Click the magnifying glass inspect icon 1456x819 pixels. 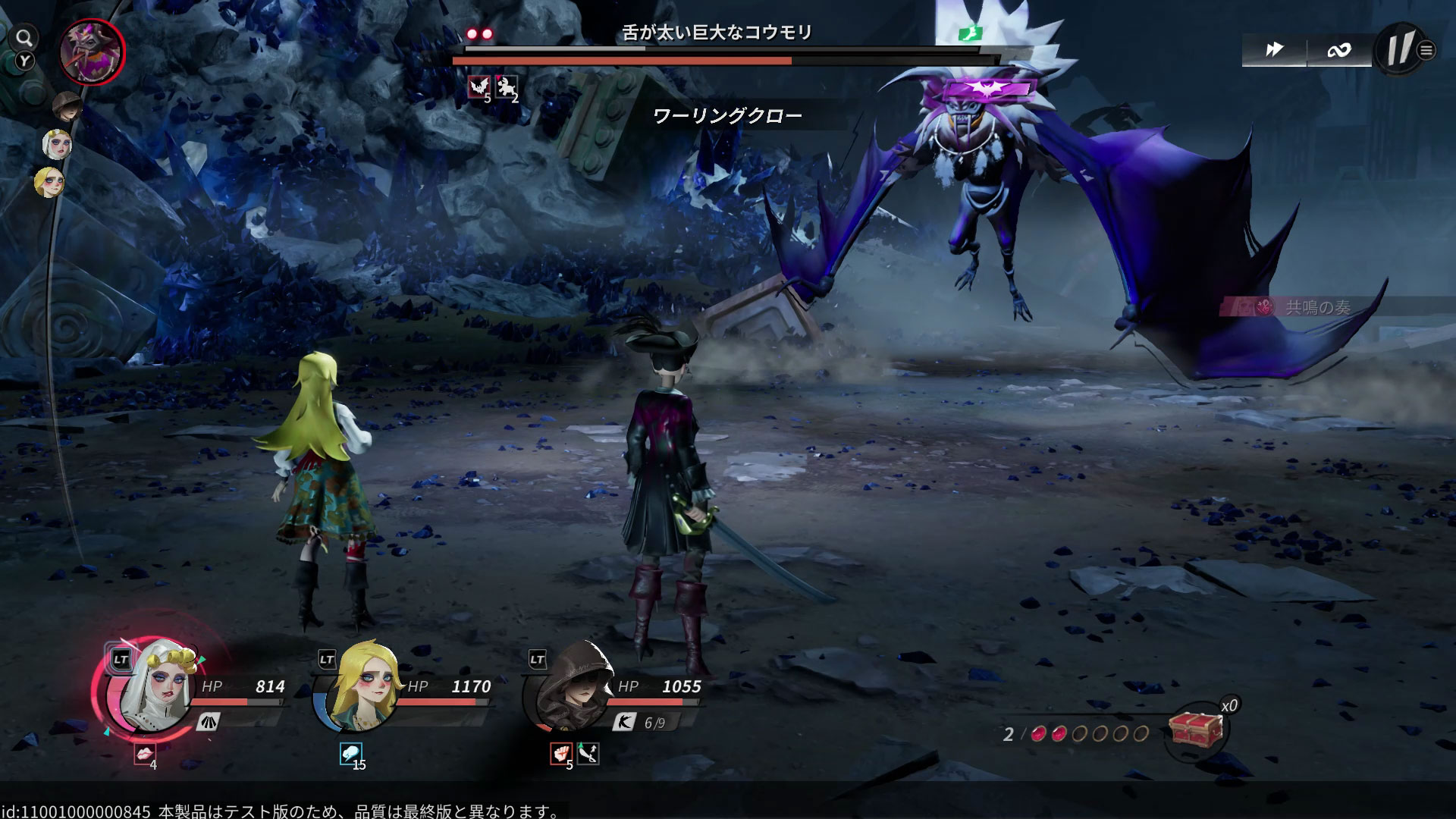coord(25,38)
